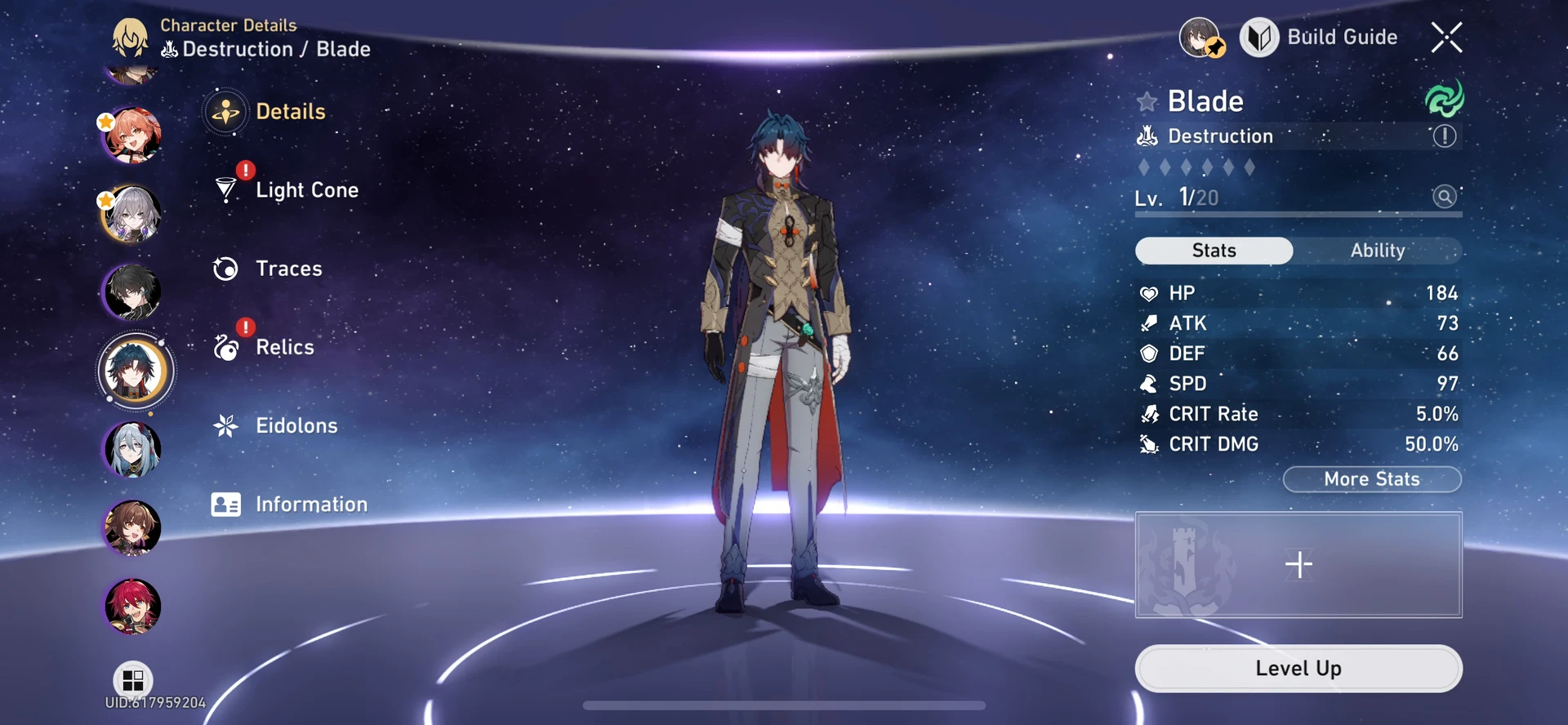This screenshot has height=725, width=1568.
Task: Switch to the Ability tab
Action: coord(1379,251)
